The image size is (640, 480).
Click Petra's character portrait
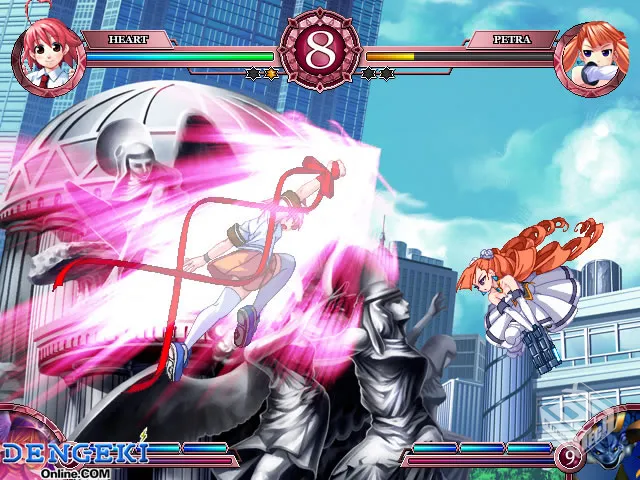coord(592,58)
